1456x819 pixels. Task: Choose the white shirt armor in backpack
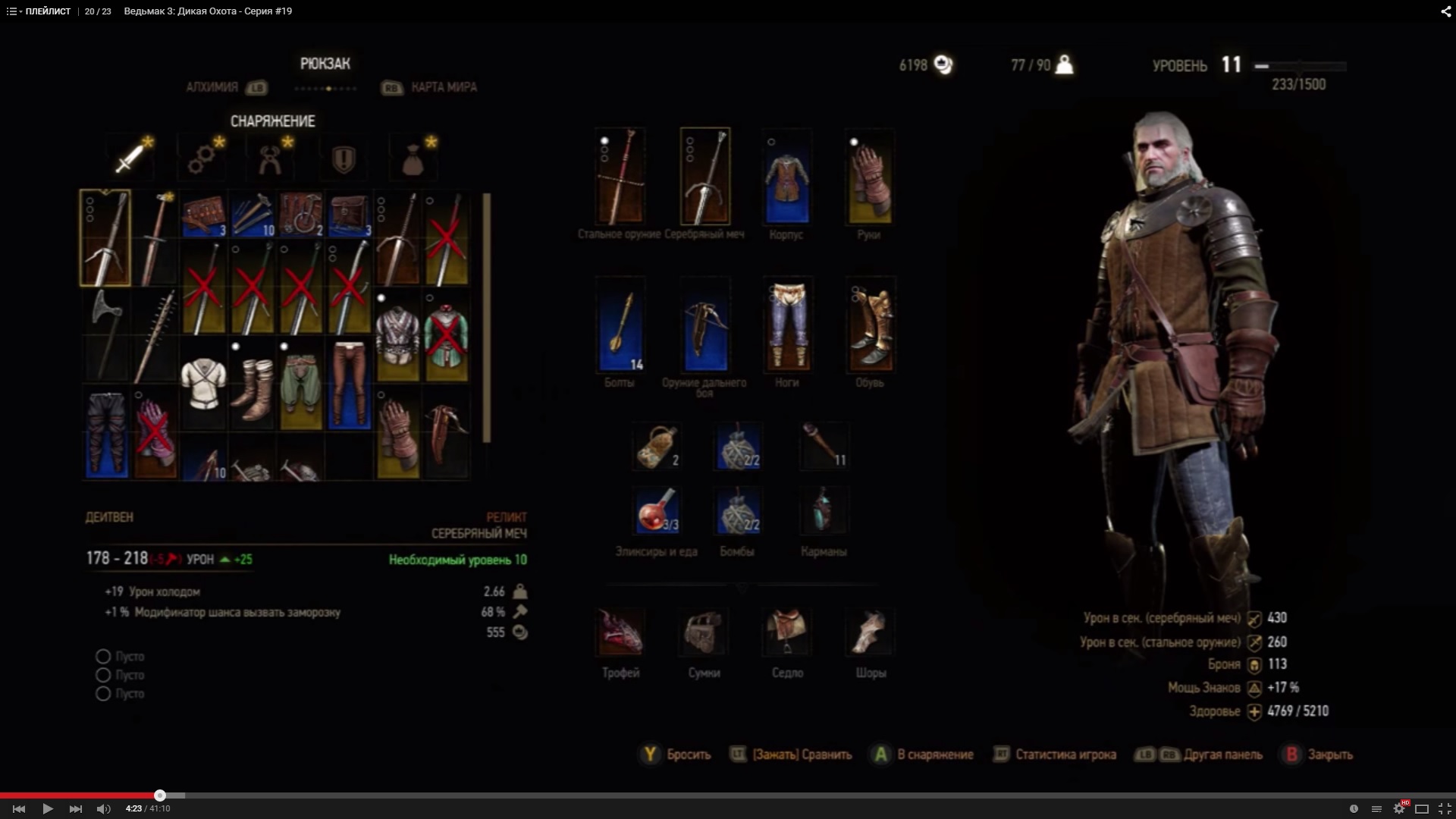click(203, 384)
